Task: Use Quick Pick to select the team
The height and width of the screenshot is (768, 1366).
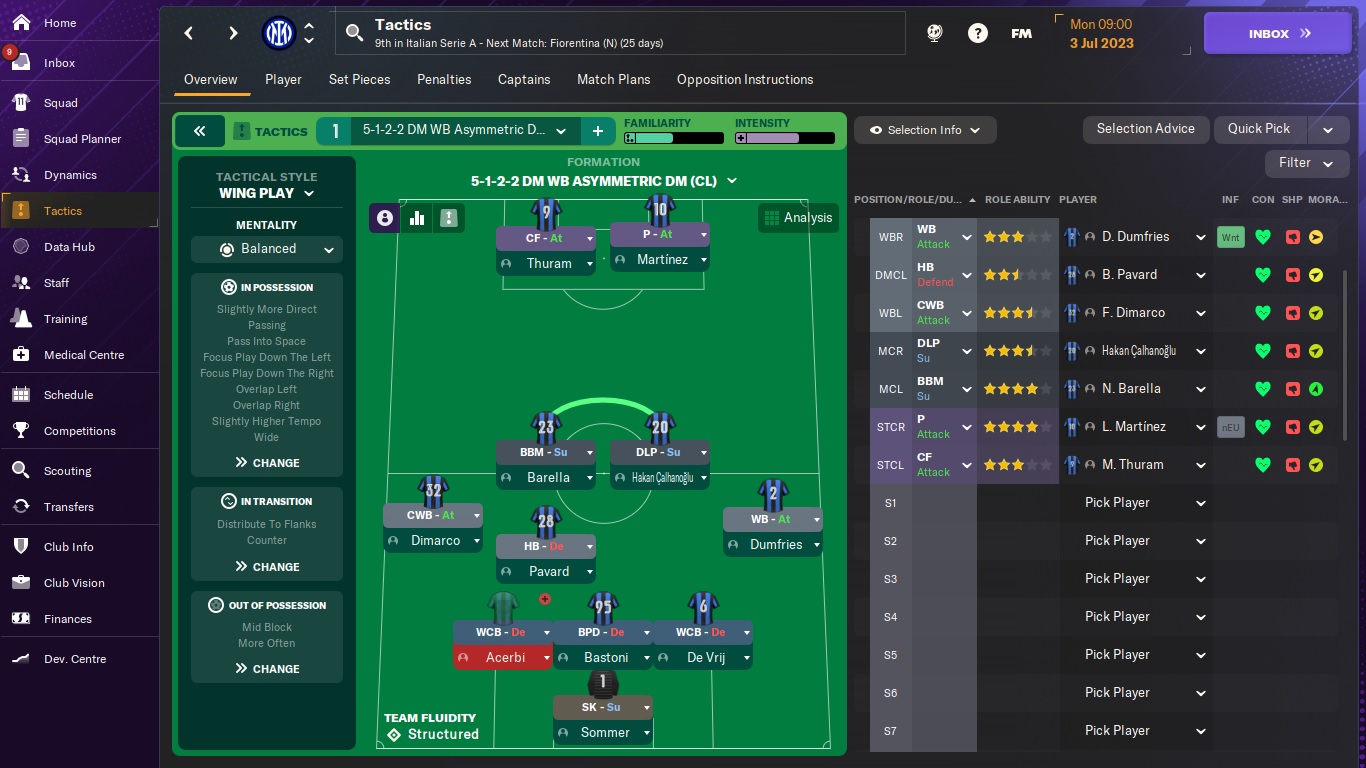Action: [x=1258, y=129]
